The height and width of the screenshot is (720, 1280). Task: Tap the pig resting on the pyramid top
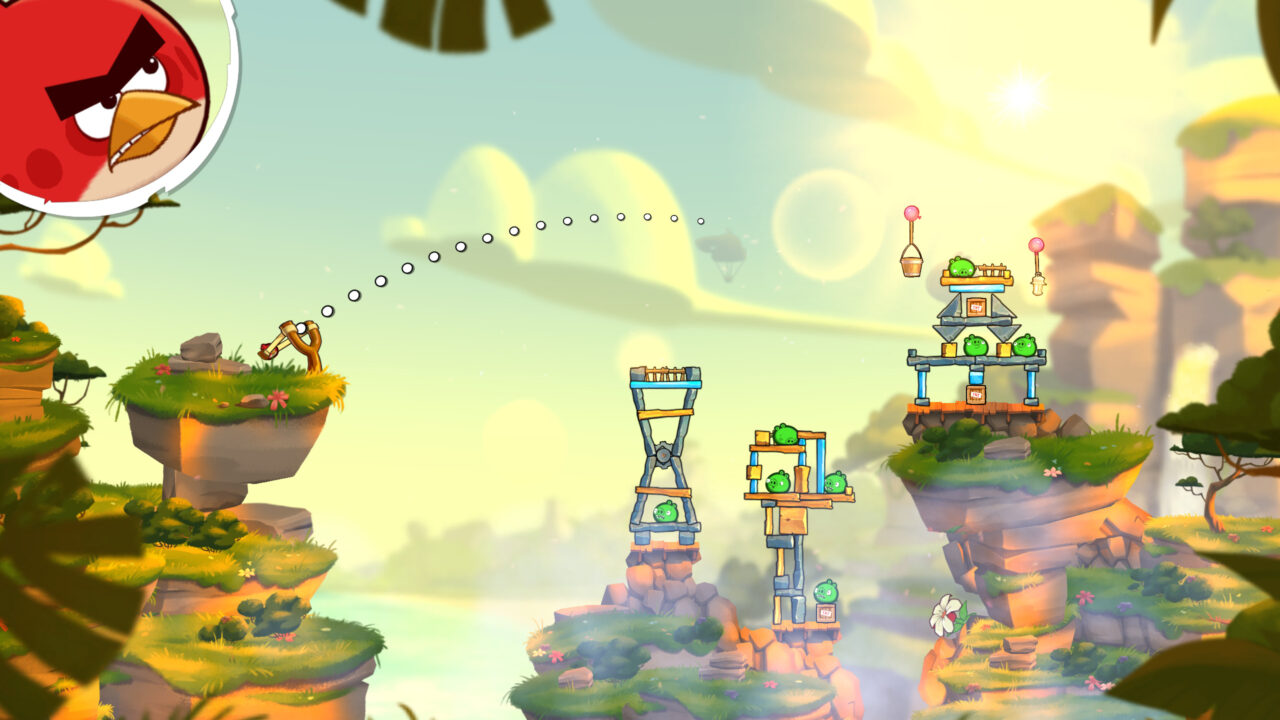point(976,344)
